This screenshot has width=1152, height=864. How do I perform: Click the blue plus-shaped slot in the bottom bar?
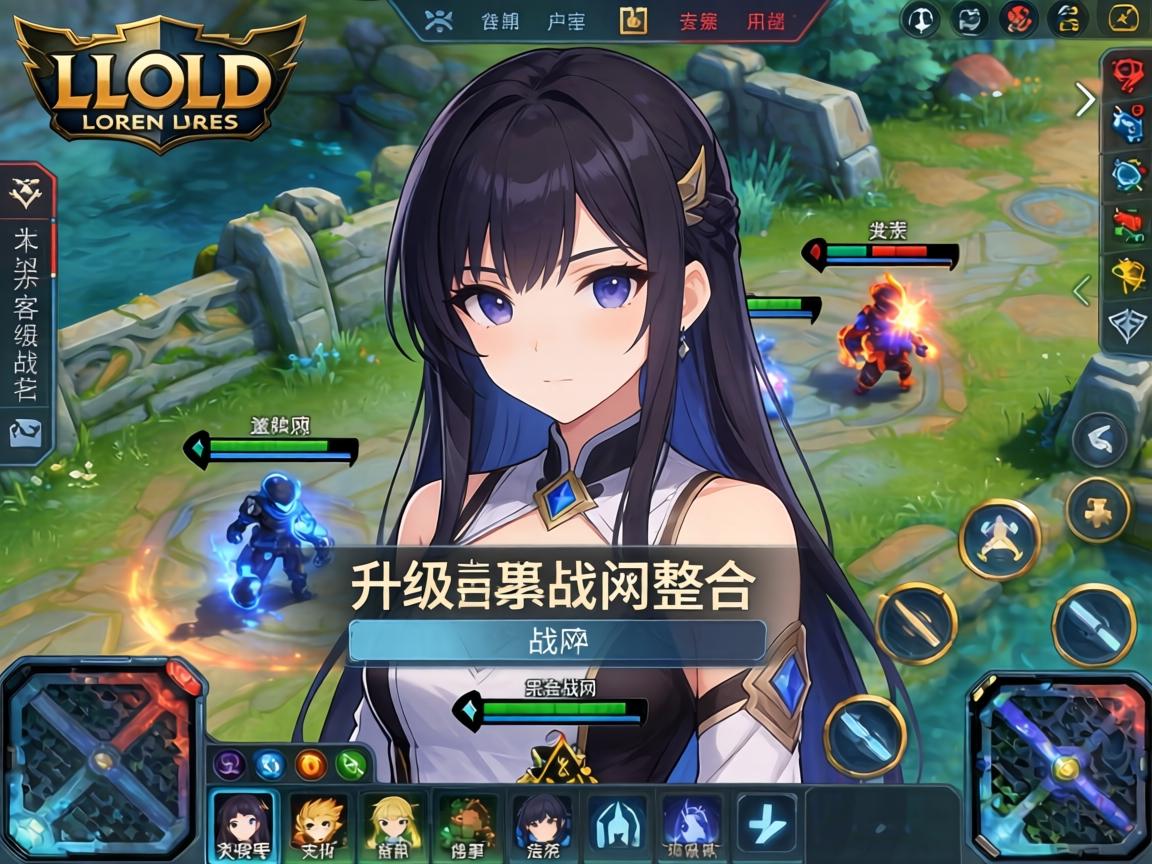pos(766,823)
